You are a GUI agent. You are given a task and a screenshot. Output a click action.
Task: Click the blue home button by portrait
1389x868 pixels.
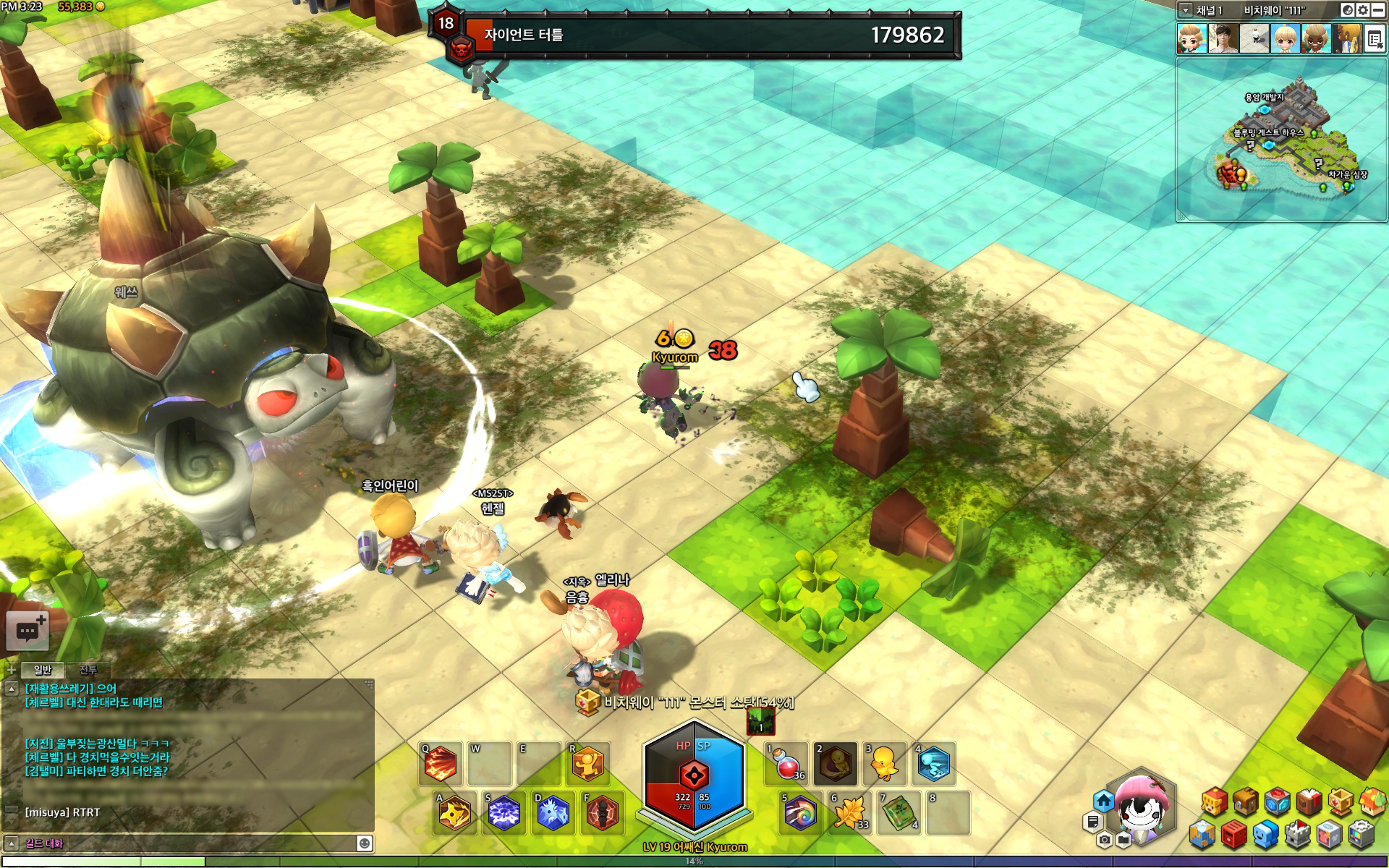(1103, 801)
